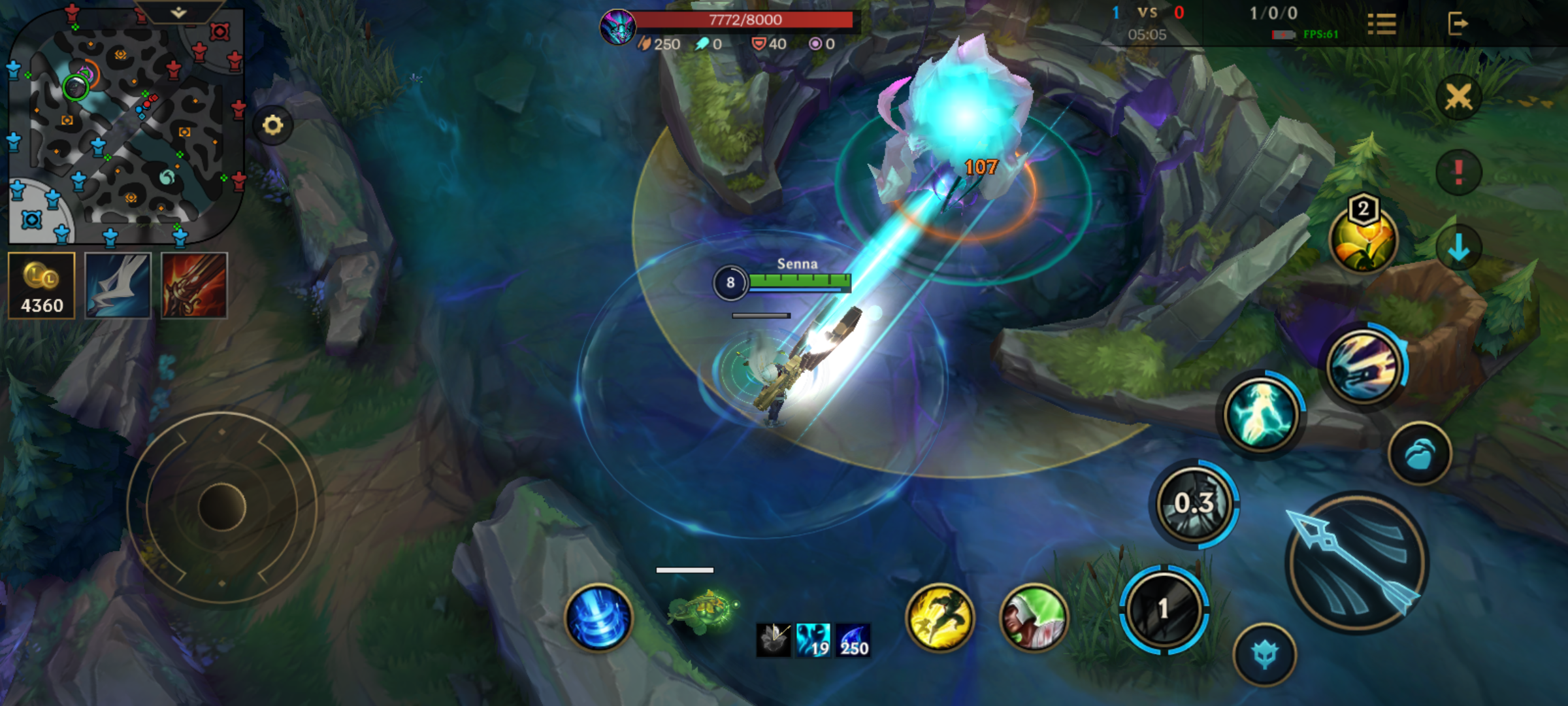This screenshot has width=1568, height=706.
Task: Buy the recommended pale blade item
Action: click(118, 286)
